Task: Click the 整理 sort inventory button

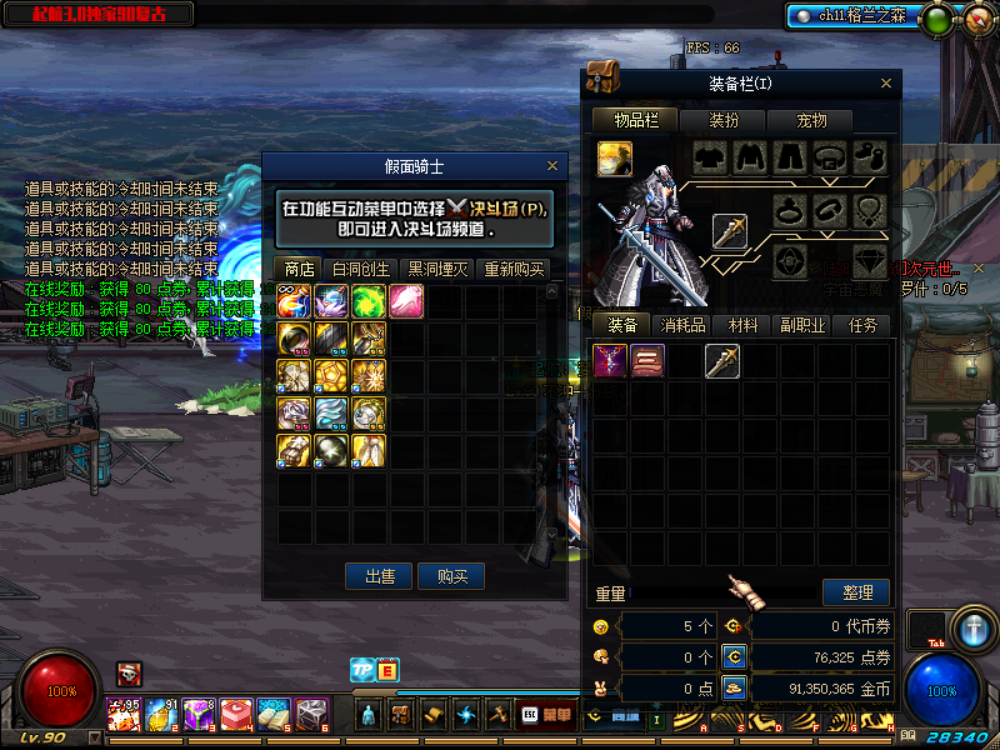Action: point(856,593)
